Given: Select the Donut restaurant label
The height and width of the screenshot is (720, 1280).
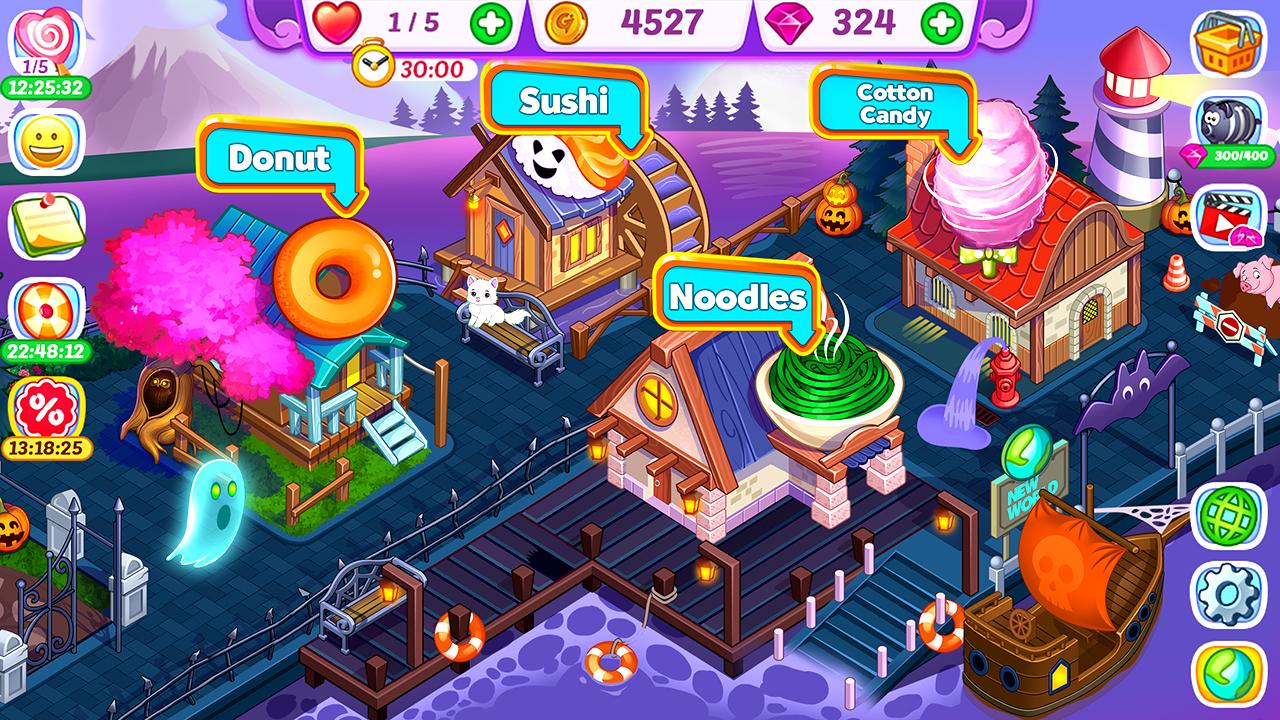Looking at the screenshot, I should pyautogui.click(x=279, y=158).
